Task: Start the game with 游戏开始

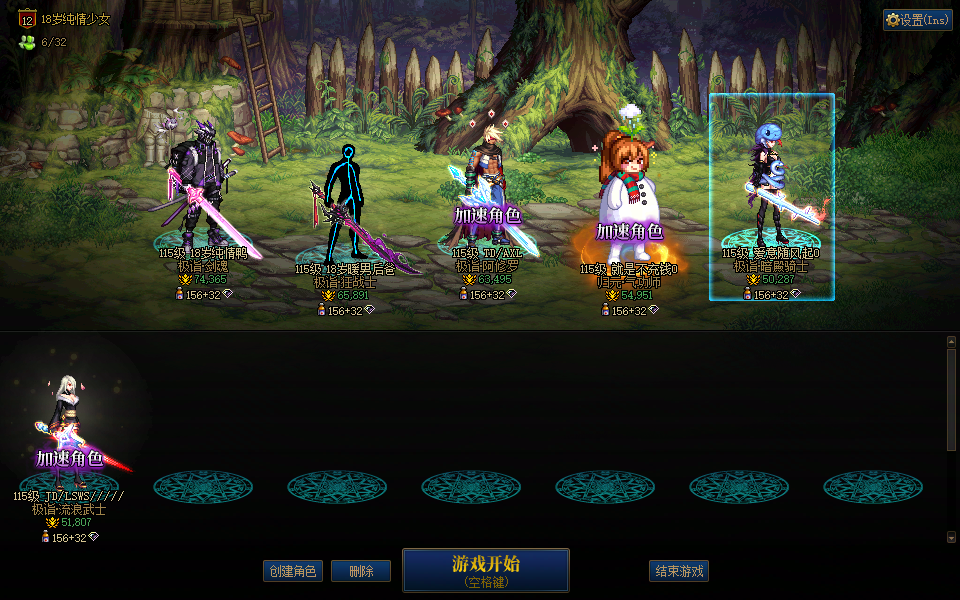Action: (x=486, y=570)
